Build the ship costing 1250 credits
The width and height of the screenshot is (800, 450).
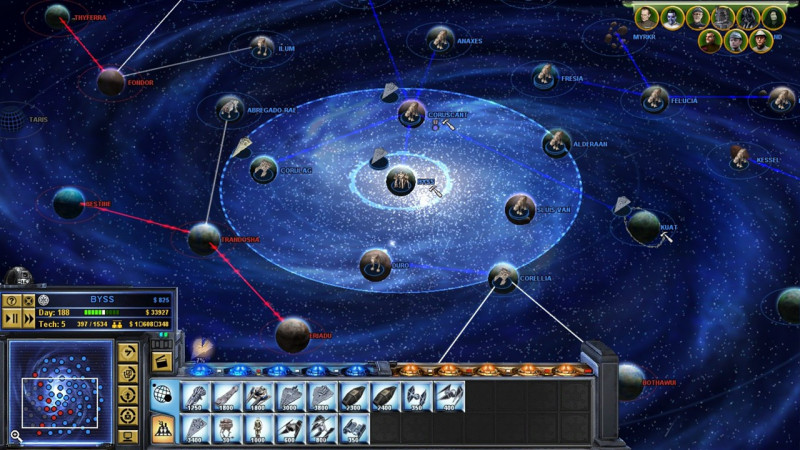pyautogui.click(x=196, y=397)
